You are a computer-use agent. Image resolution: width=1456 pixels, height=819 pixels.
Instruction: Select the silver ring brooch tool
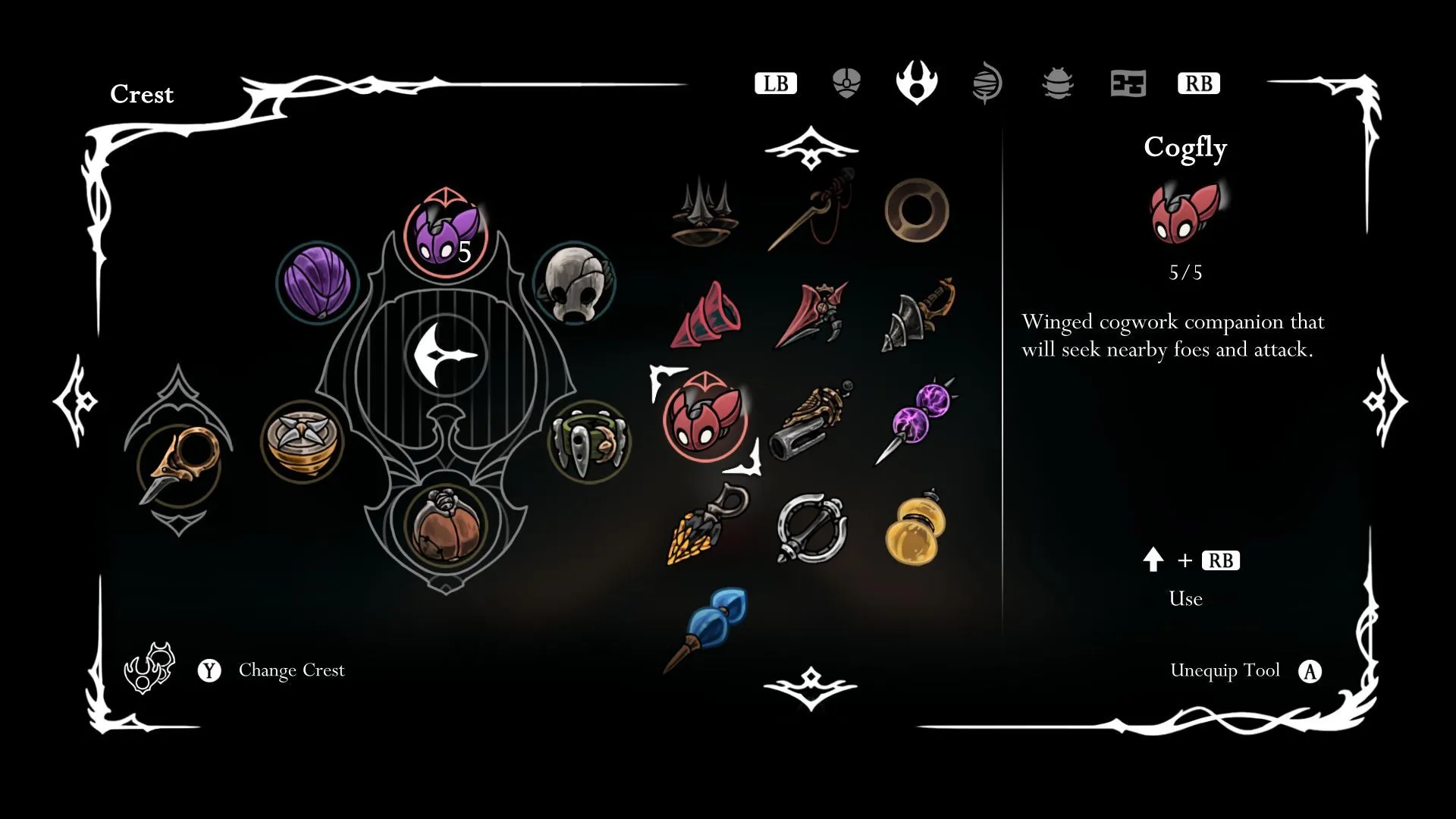pyautogui.click(x=811, y=528)
